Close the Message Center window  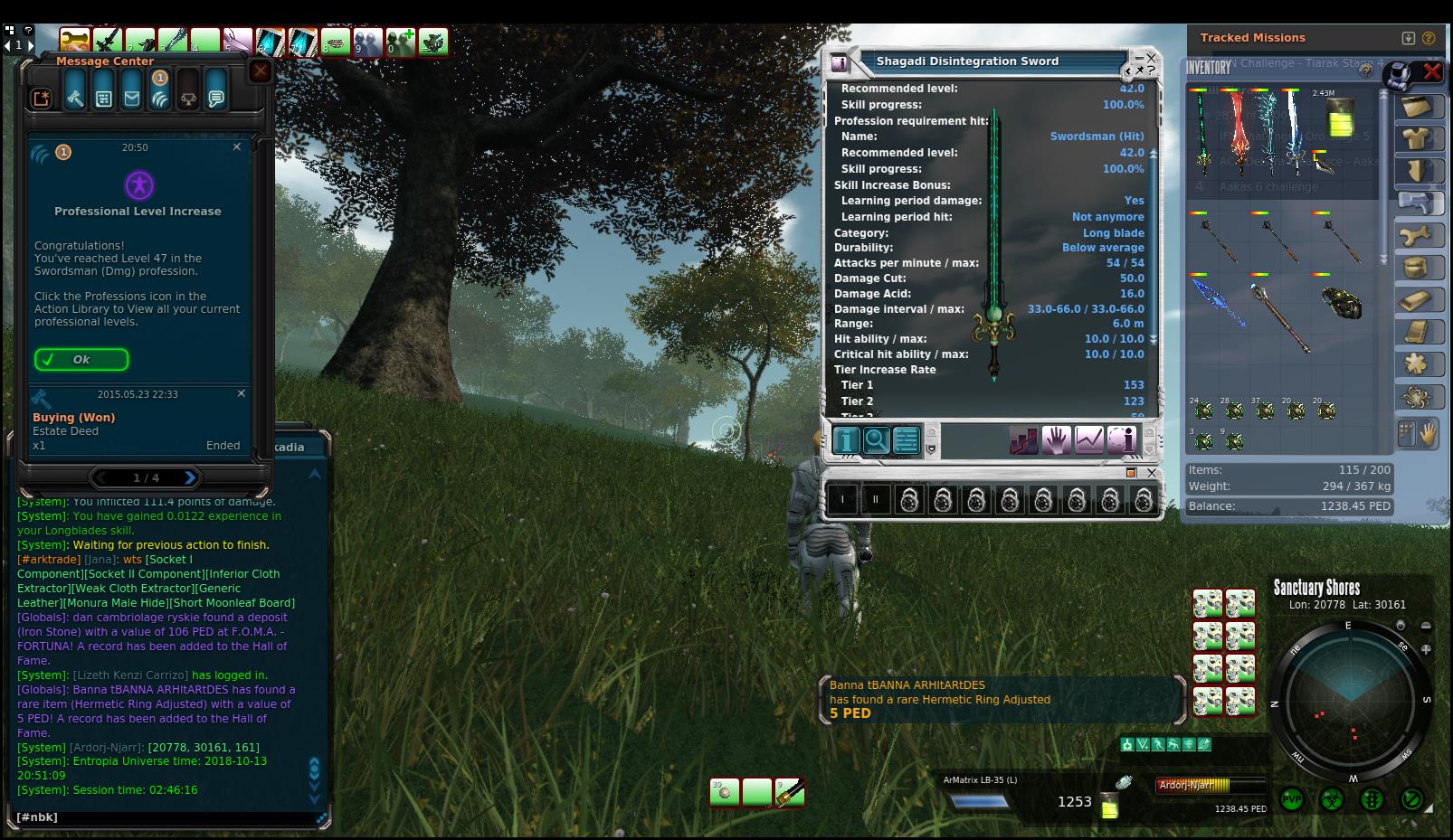[x=261, y=71]
